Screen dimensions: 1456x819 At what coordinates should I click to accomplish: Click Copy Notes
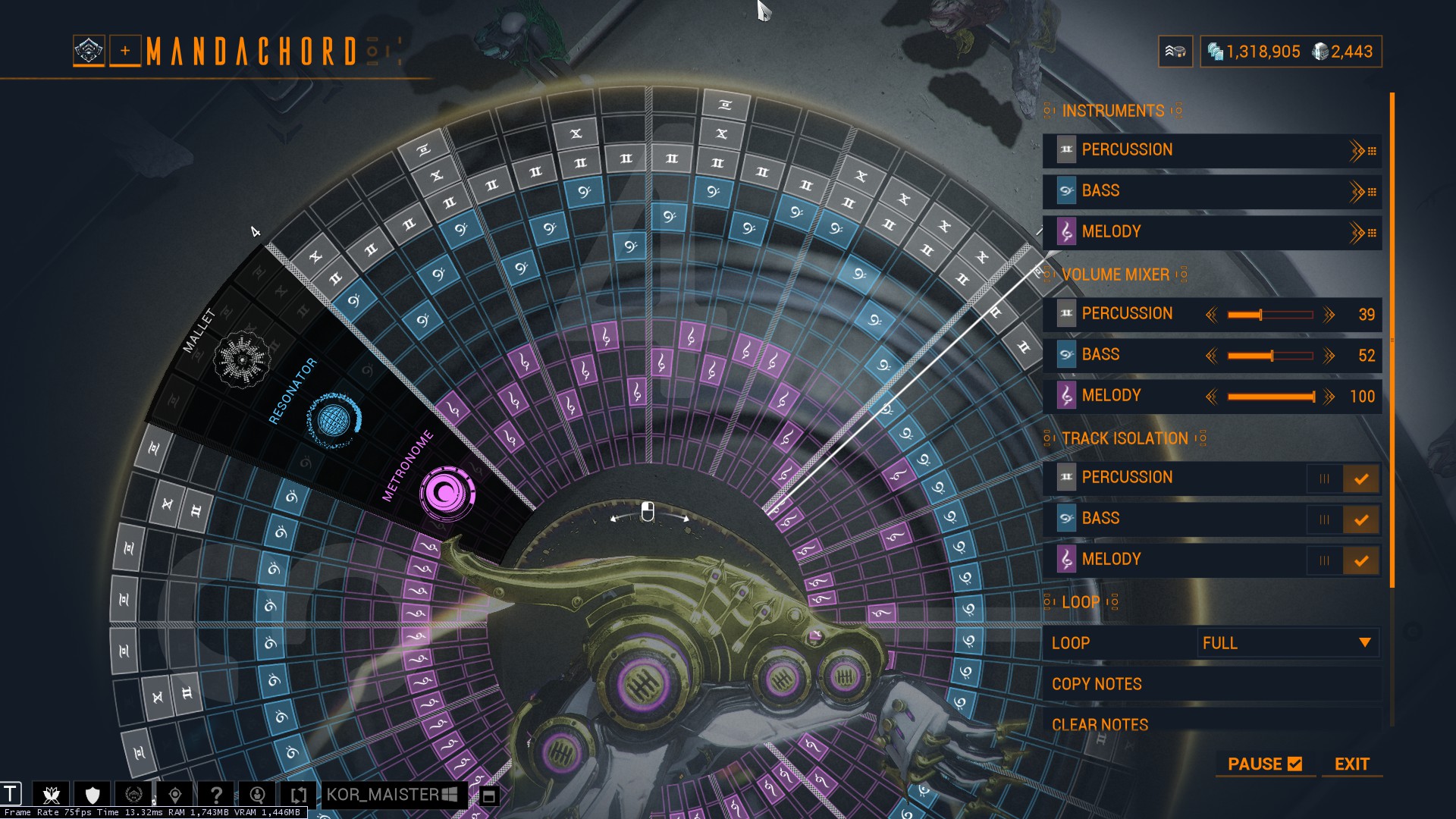click(x=1097, y=684)
